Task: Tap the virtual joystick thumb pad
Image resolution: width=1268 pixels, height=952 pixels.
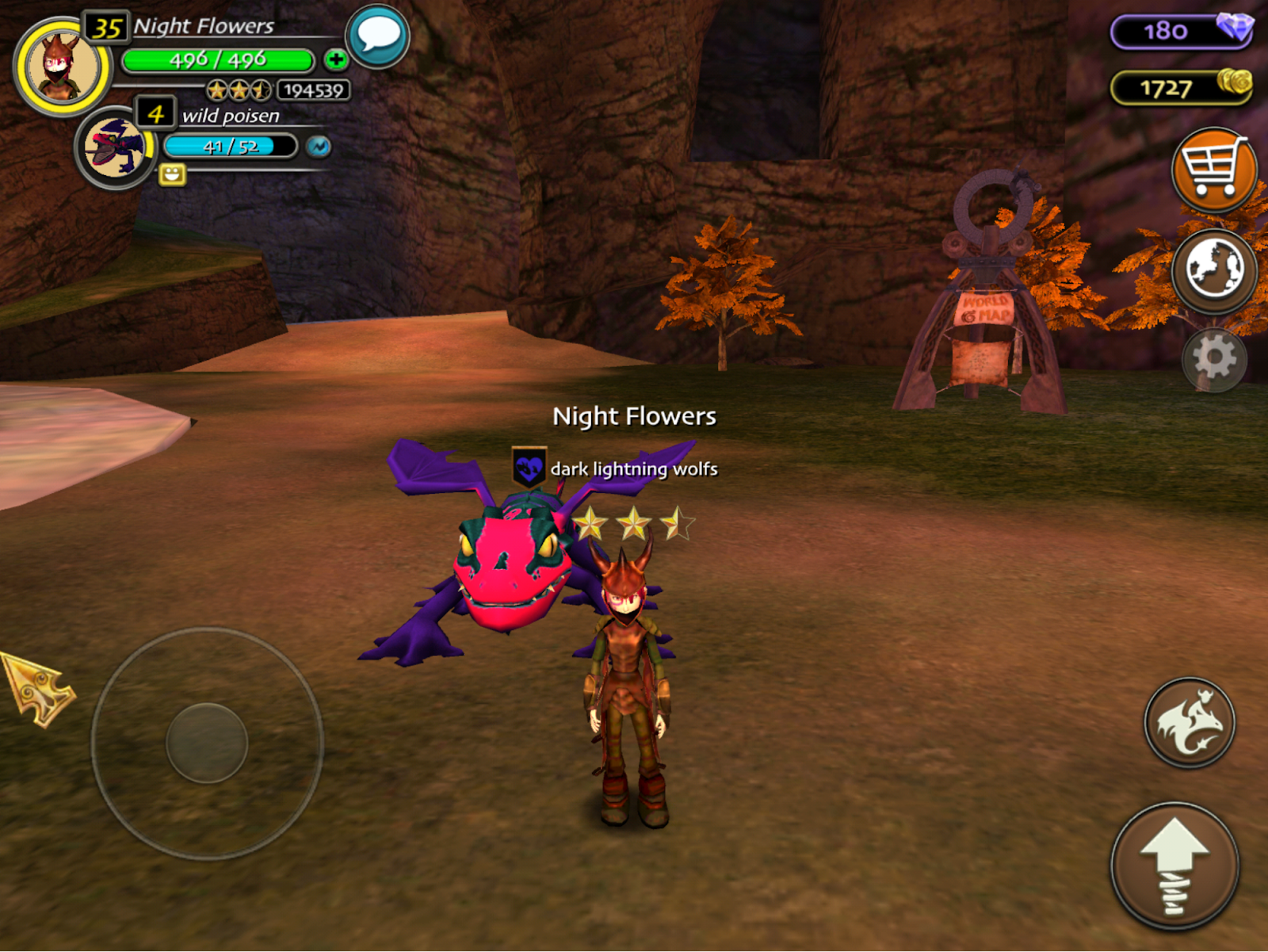Action: [x=207, y=743]
